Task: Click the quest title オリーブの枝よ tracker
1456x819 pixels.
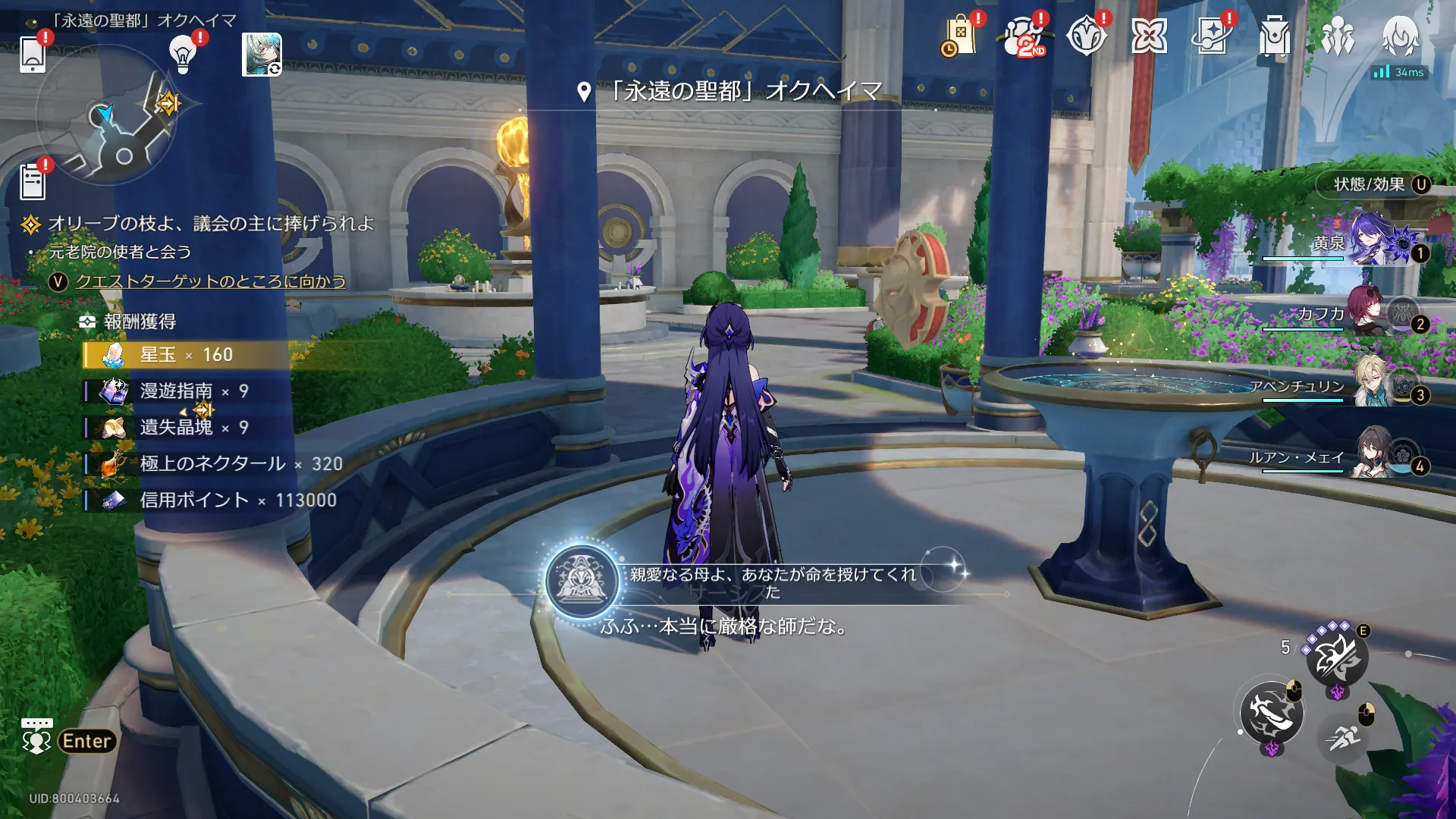Action: (210, 224)
